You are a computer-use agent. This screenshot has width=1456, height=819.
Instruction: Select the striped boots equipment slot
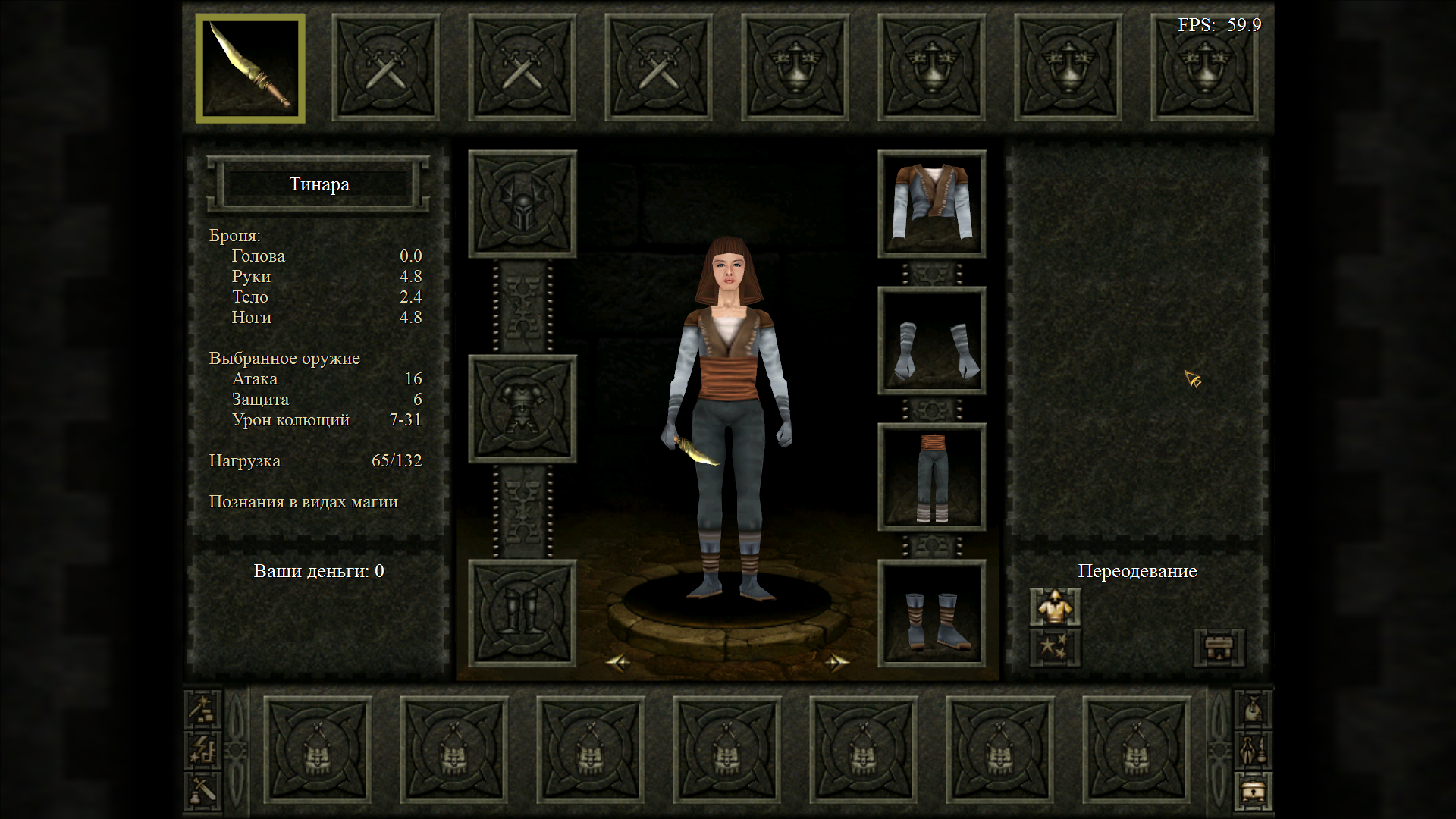932,613
